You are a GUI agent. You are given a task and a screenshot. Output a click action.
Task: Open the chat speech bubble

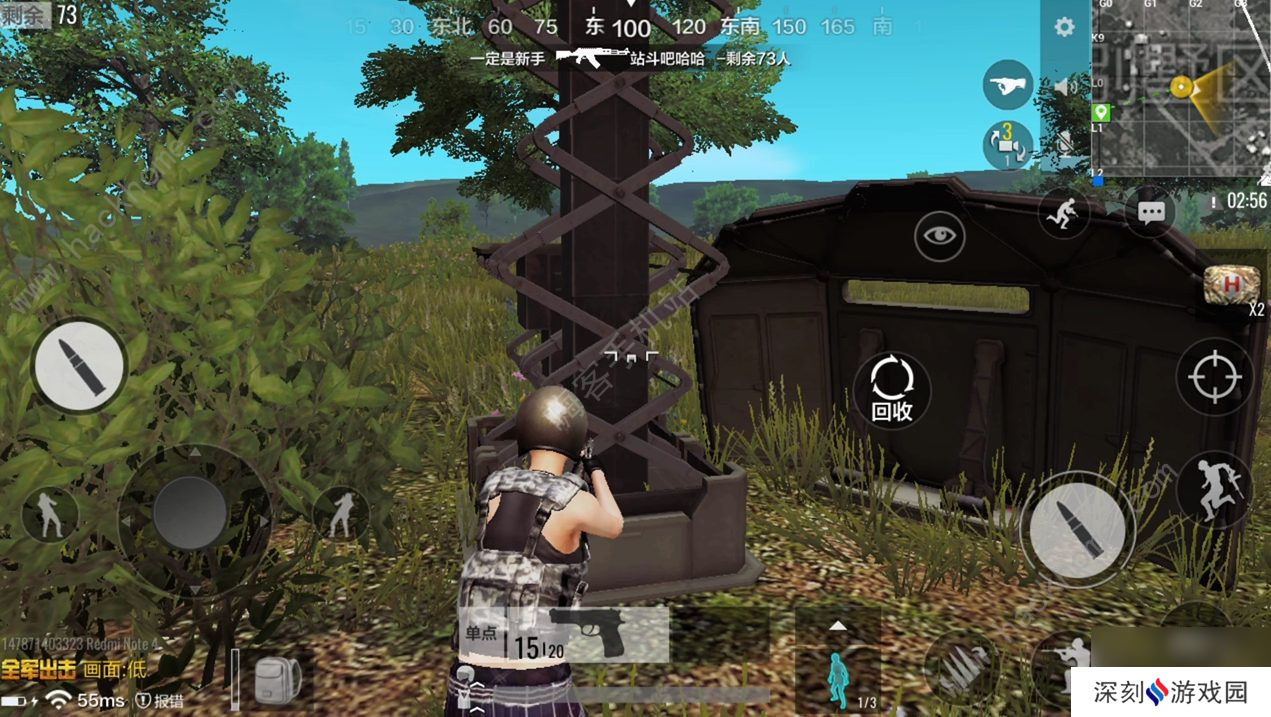click(1150, 212)
